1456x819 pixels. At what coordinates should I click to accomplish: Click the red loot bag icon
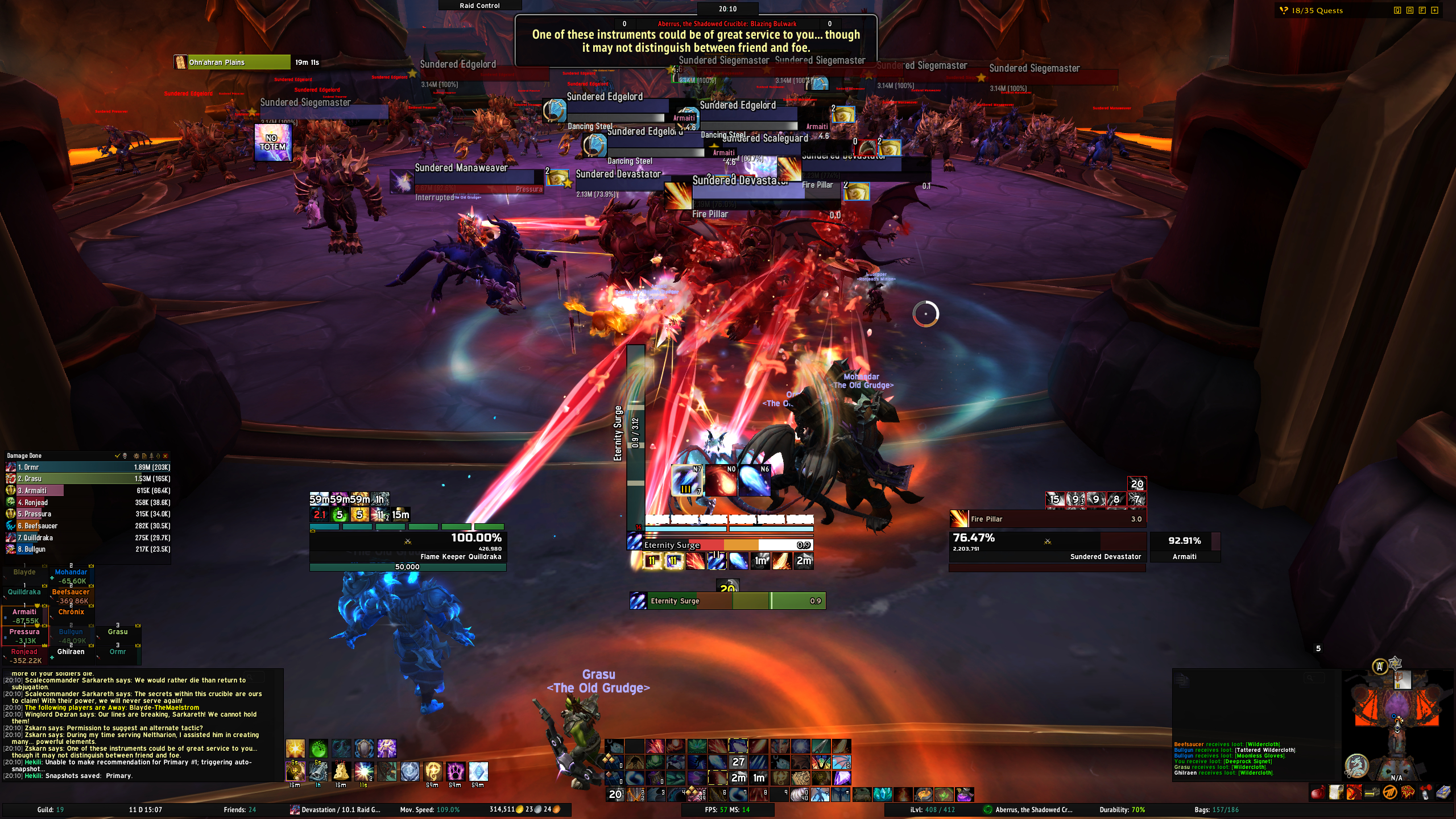[1317, 792]
